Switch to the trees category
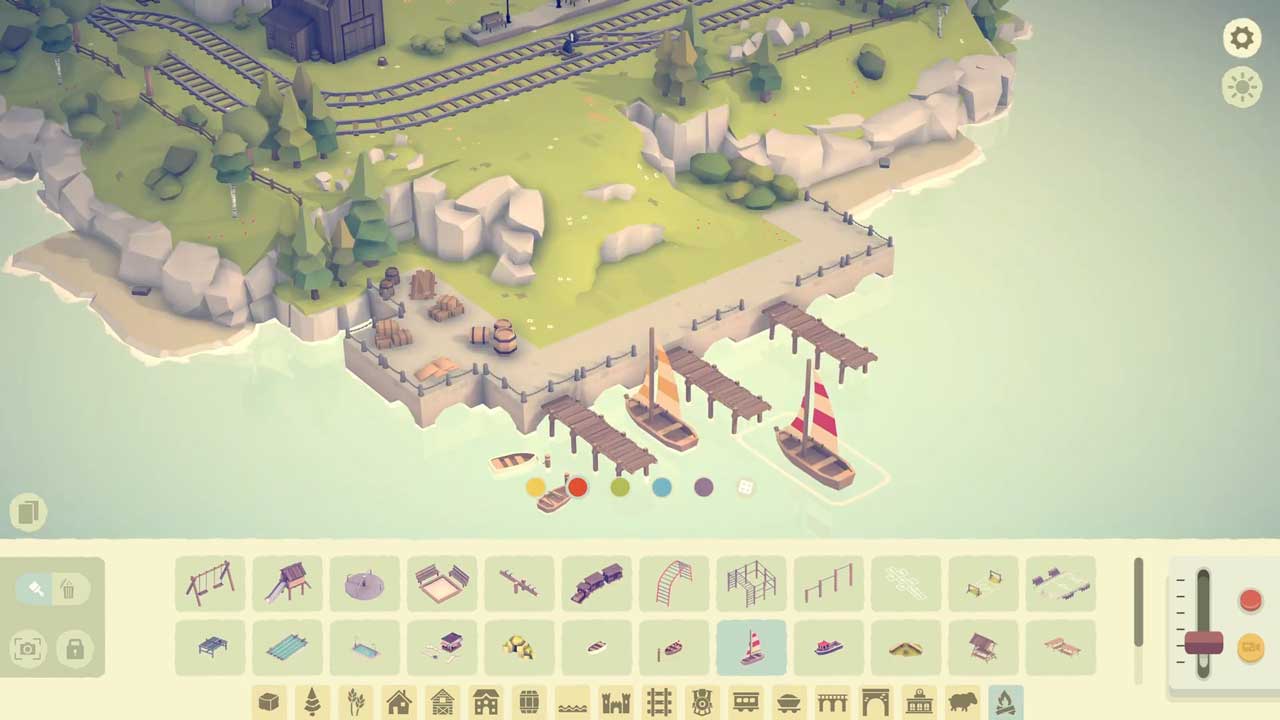 (x=312, y=702)
